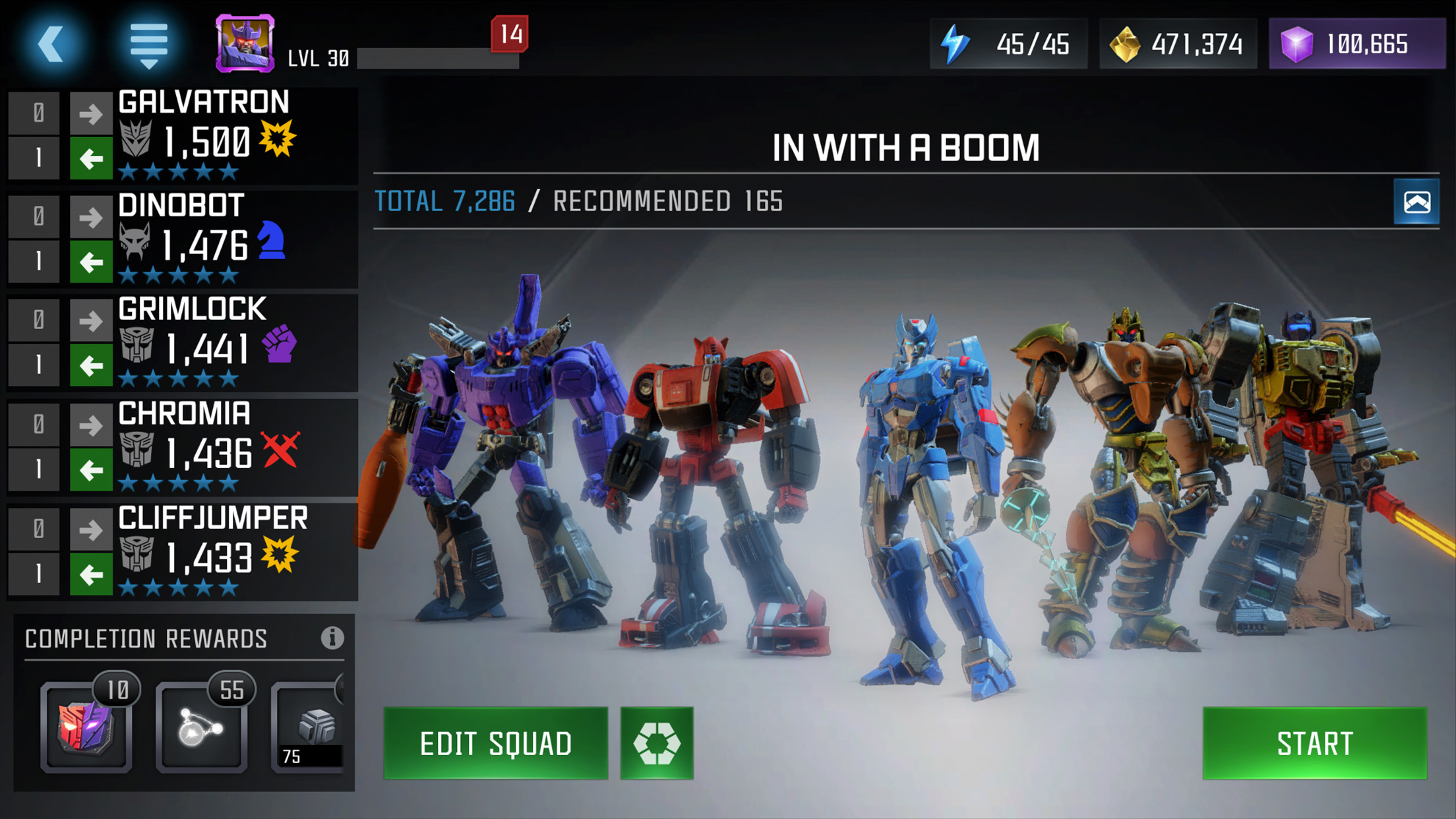The width and height of the screenshot is (1456, 819).
Task: Toggle the scene view button near the mission title
Action: click(1416, 202)
